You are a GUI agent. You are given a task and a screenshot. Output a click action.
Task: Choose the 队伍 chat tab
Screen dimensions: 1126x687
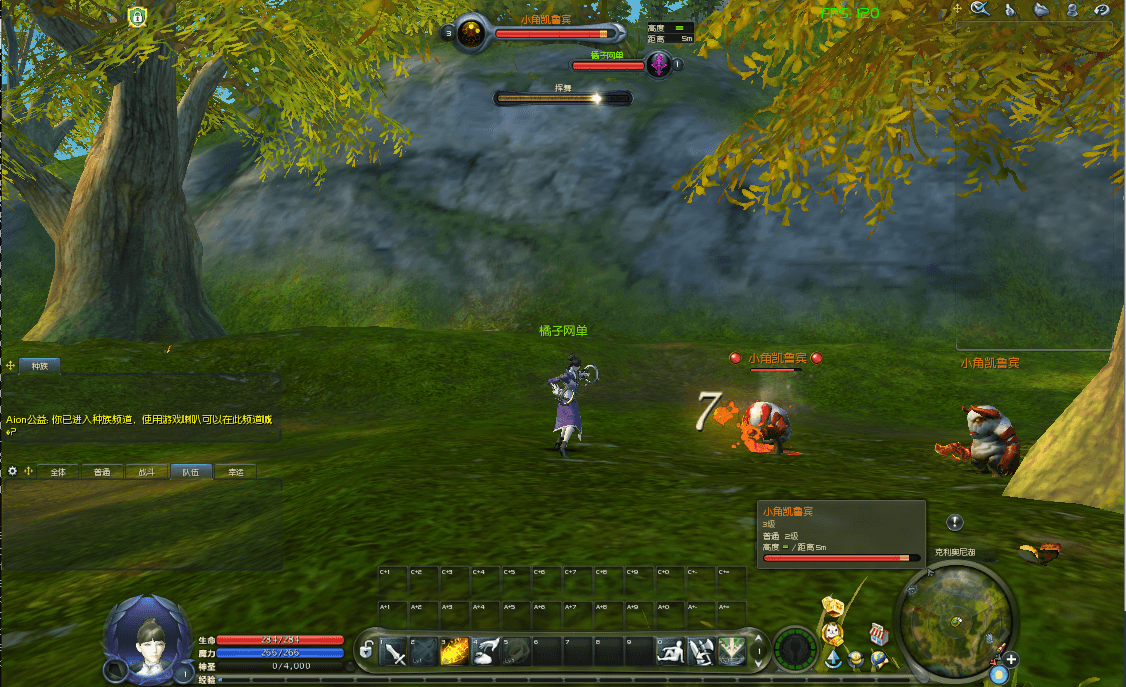(x=191, y=471)
